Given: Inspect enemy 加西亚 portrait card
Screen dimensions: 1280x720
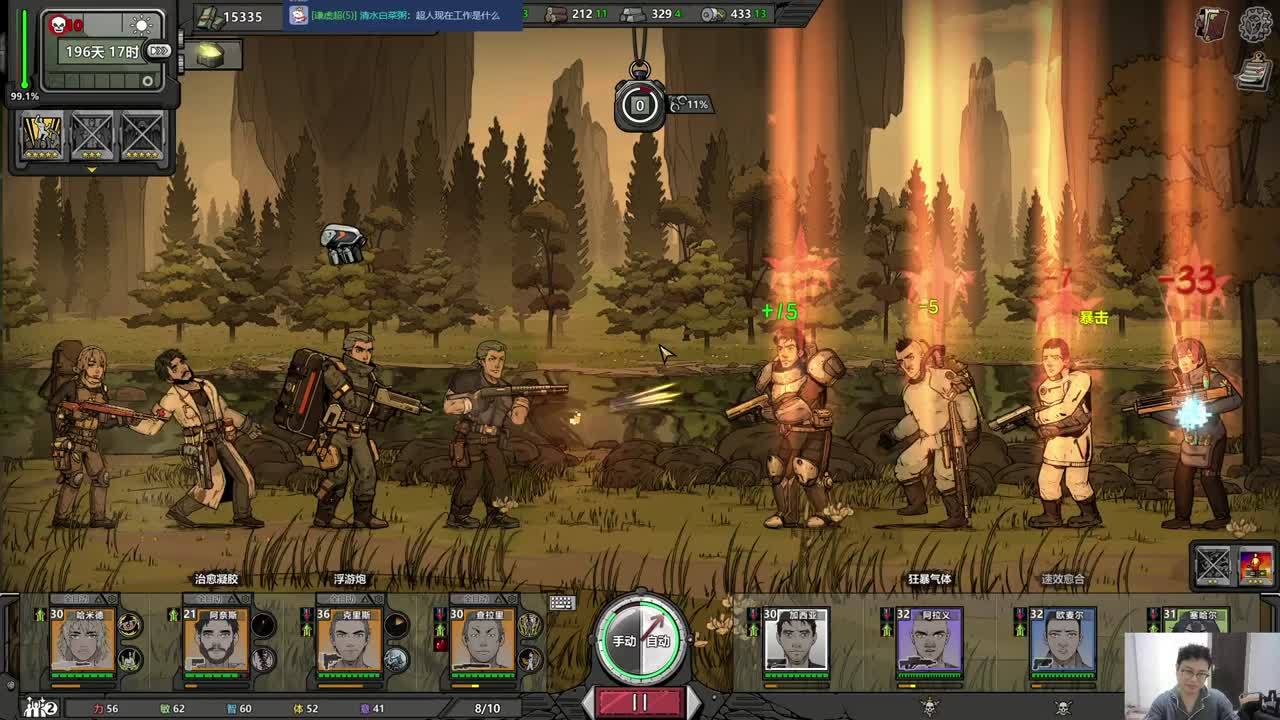Looking at the screenshot, I should tap(796, 643).
